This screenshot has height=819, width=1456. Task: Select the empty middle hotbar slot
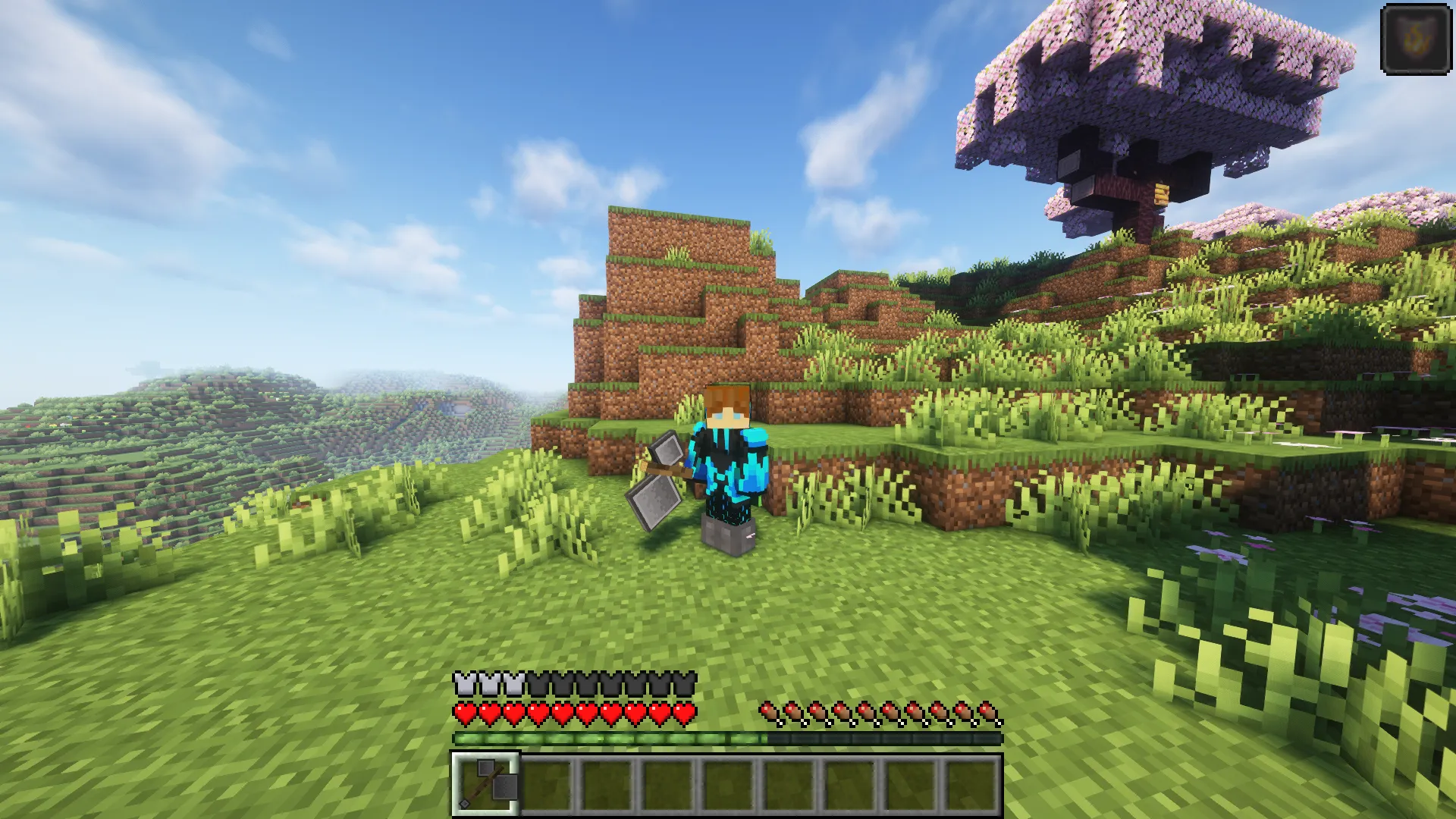[730, 785]
